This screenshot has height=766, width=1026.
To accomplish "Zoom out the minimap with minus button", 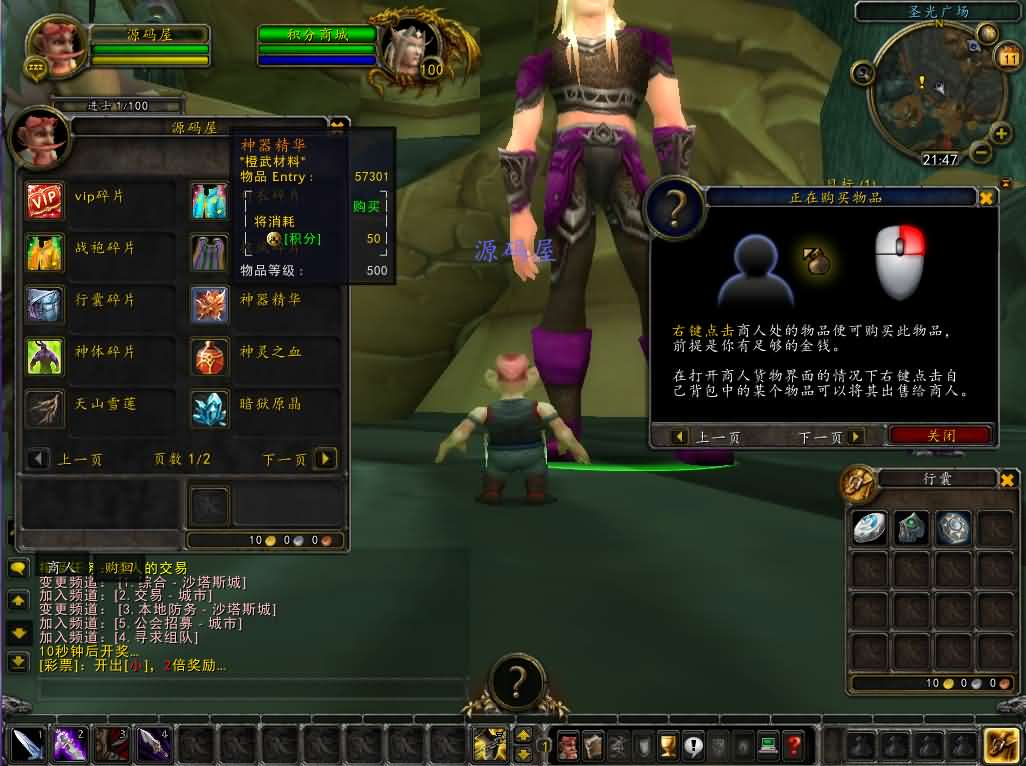I will point(981,153).
